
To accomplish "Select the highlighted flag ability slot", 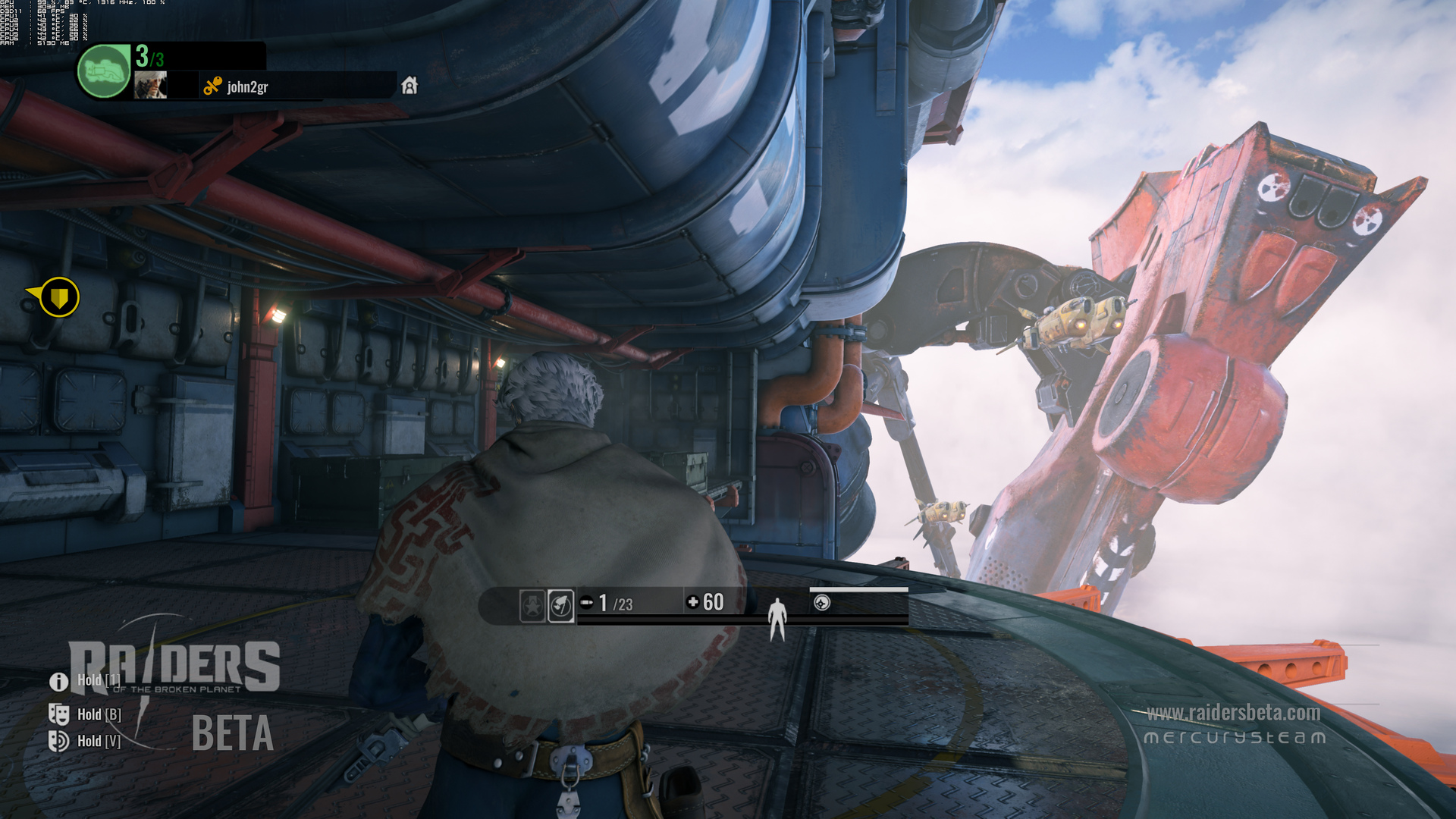I will click(561, 606).
